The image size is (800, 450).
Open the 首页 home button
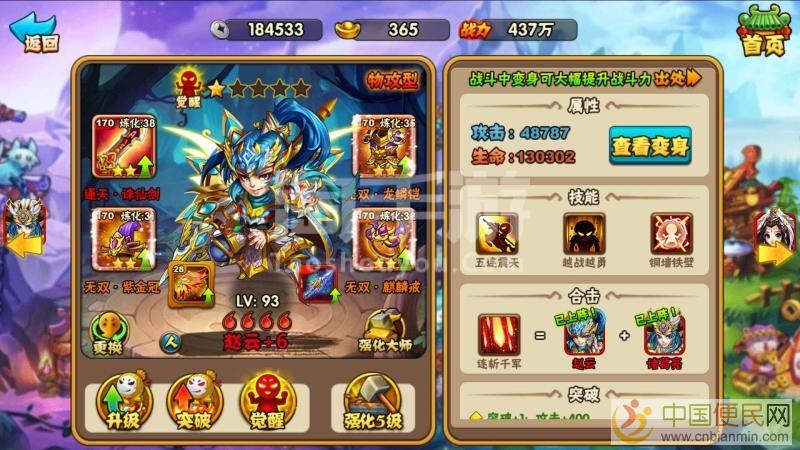pyautogui.click(x=762, y=32)
